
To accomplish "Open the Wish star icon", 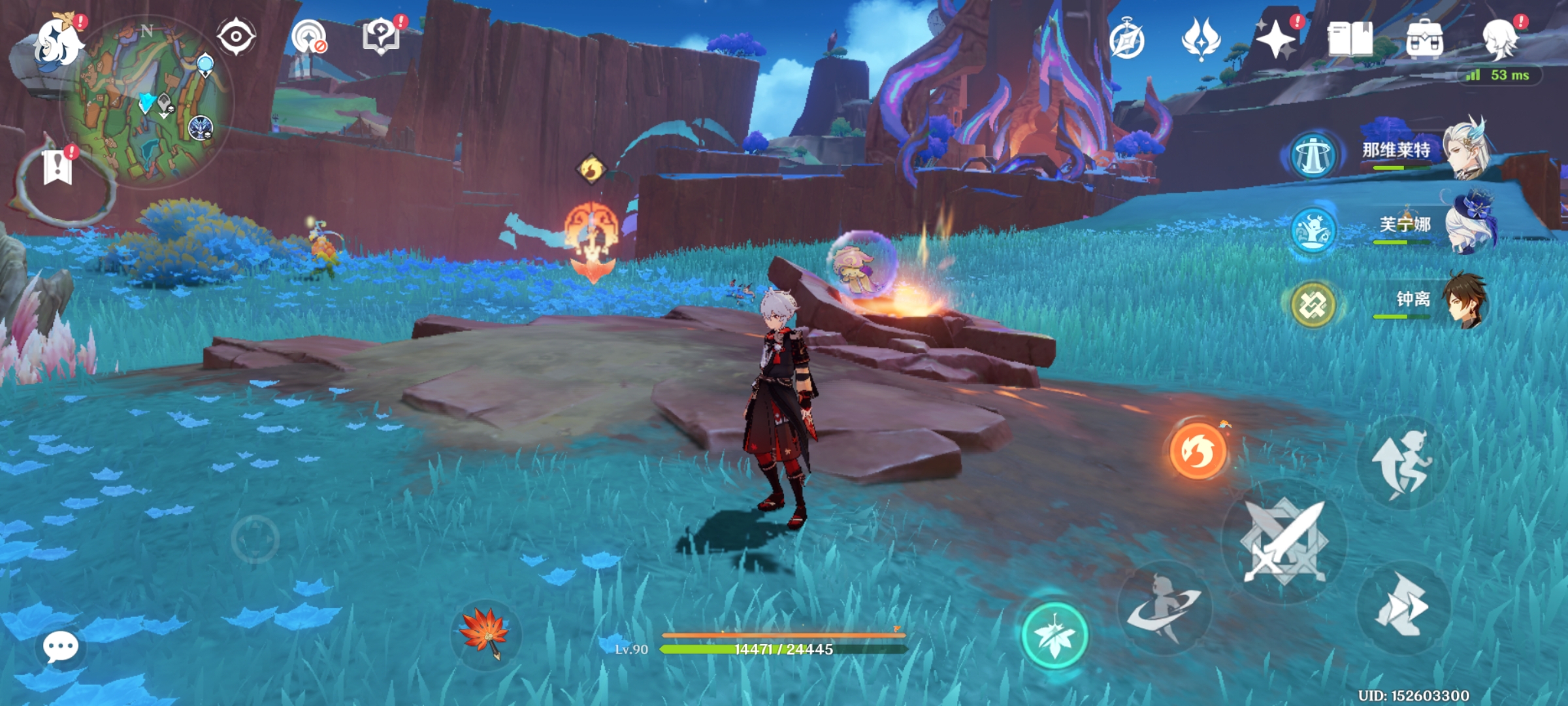I will (1275, 40).
